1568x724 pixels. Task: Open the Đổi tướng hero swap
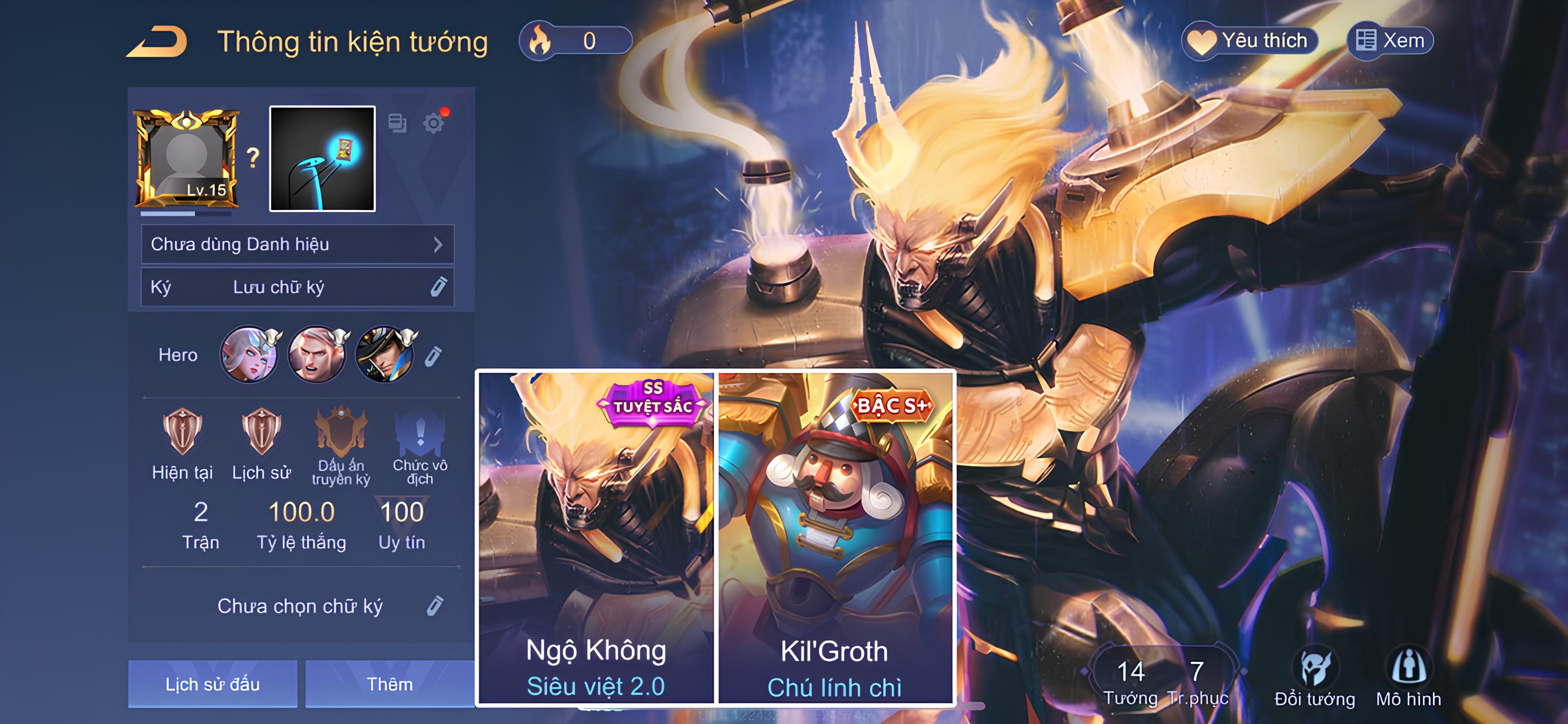[x=1315, y=679]
